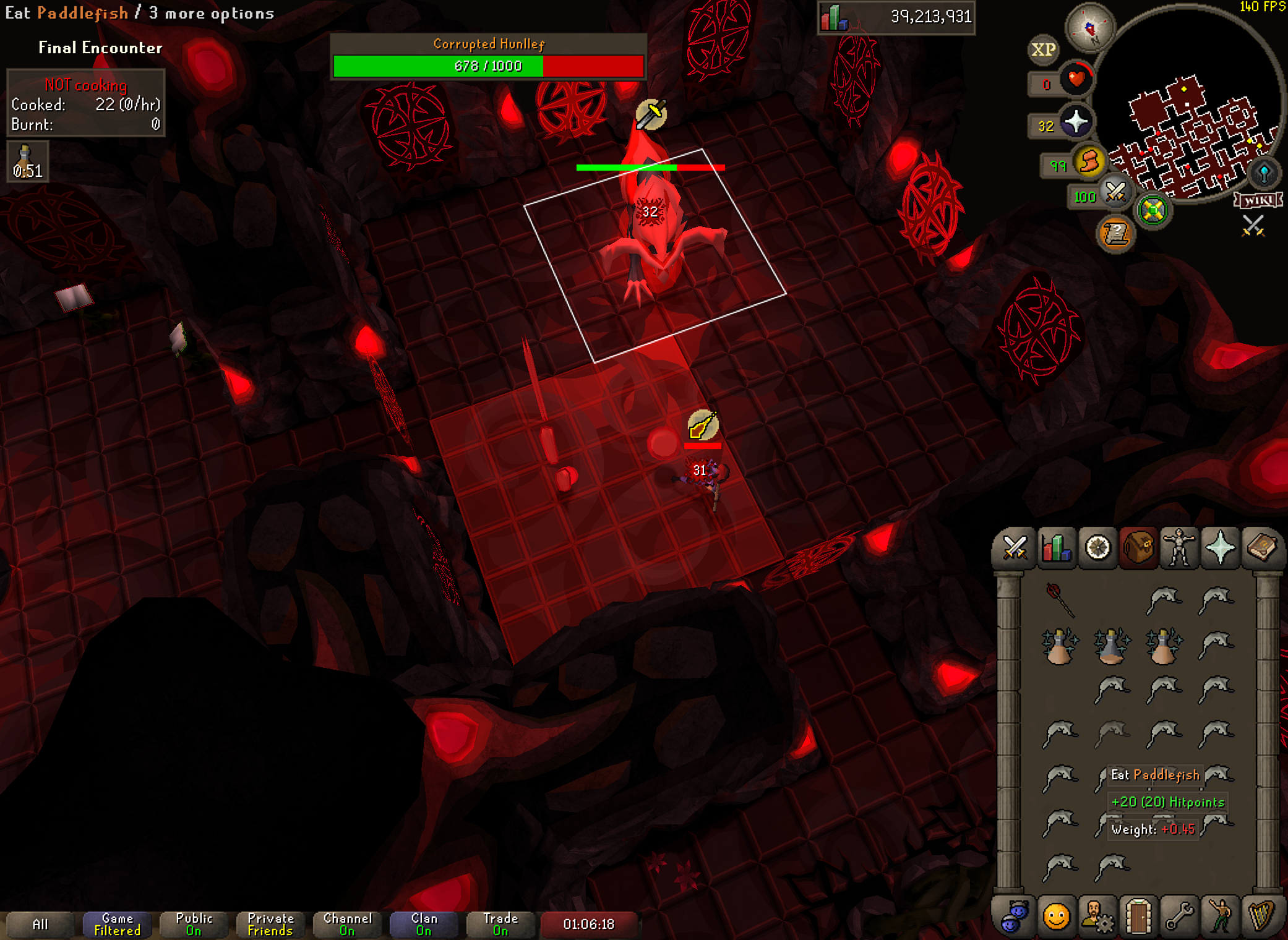This screenshot has height=940, width=1288.
Task: Switch to the Prayer tab
Action: 1220,548
